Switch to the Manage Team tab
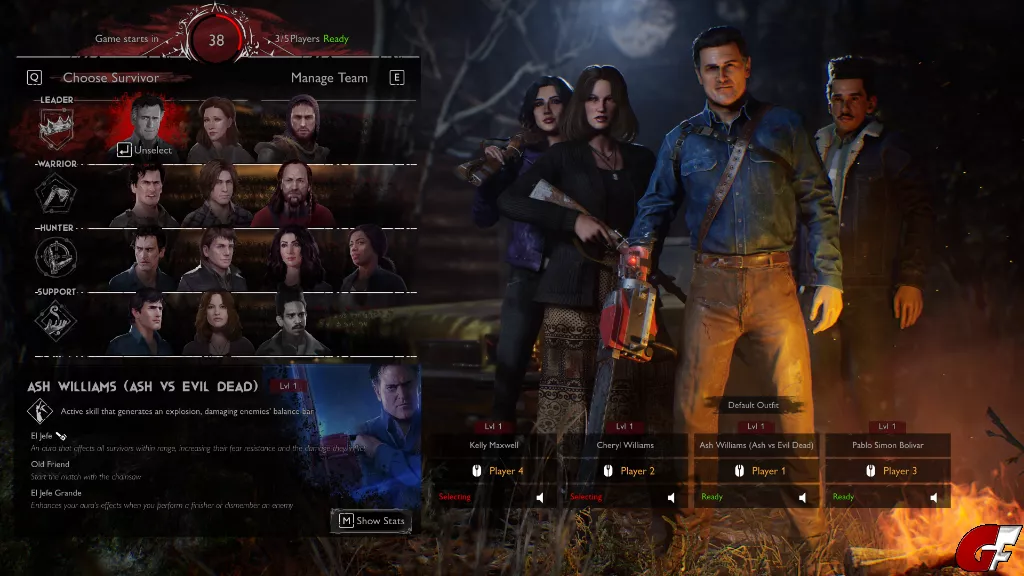This screenshot has width=1024, height=576. click(x=329, y=78)
